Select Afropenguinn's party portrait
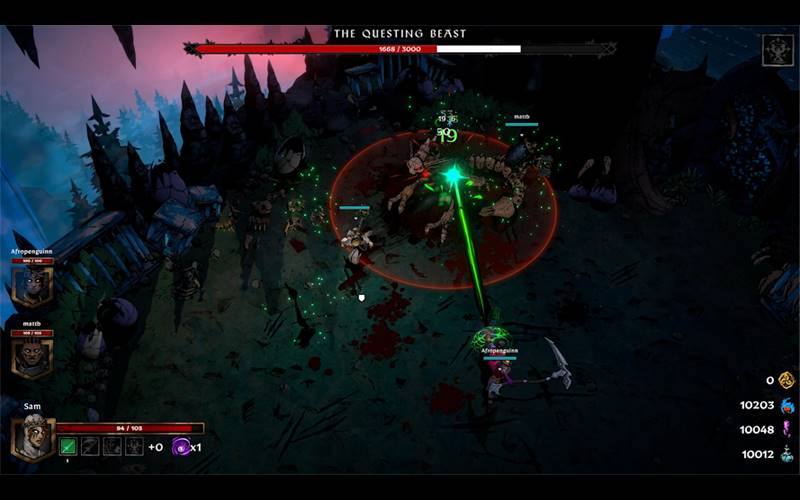800x500 pixels. pos(31,287)
